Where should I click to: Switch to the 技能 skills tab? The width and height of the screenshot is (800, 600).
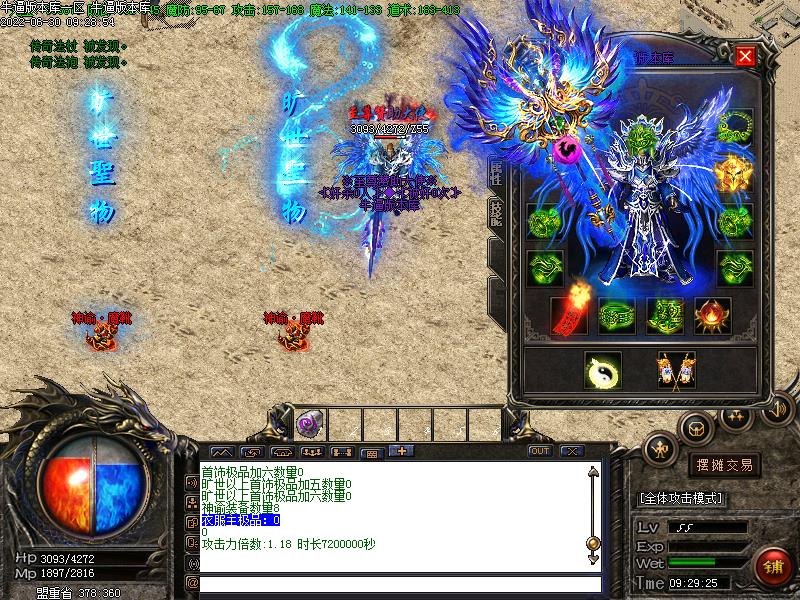(496, 212)
